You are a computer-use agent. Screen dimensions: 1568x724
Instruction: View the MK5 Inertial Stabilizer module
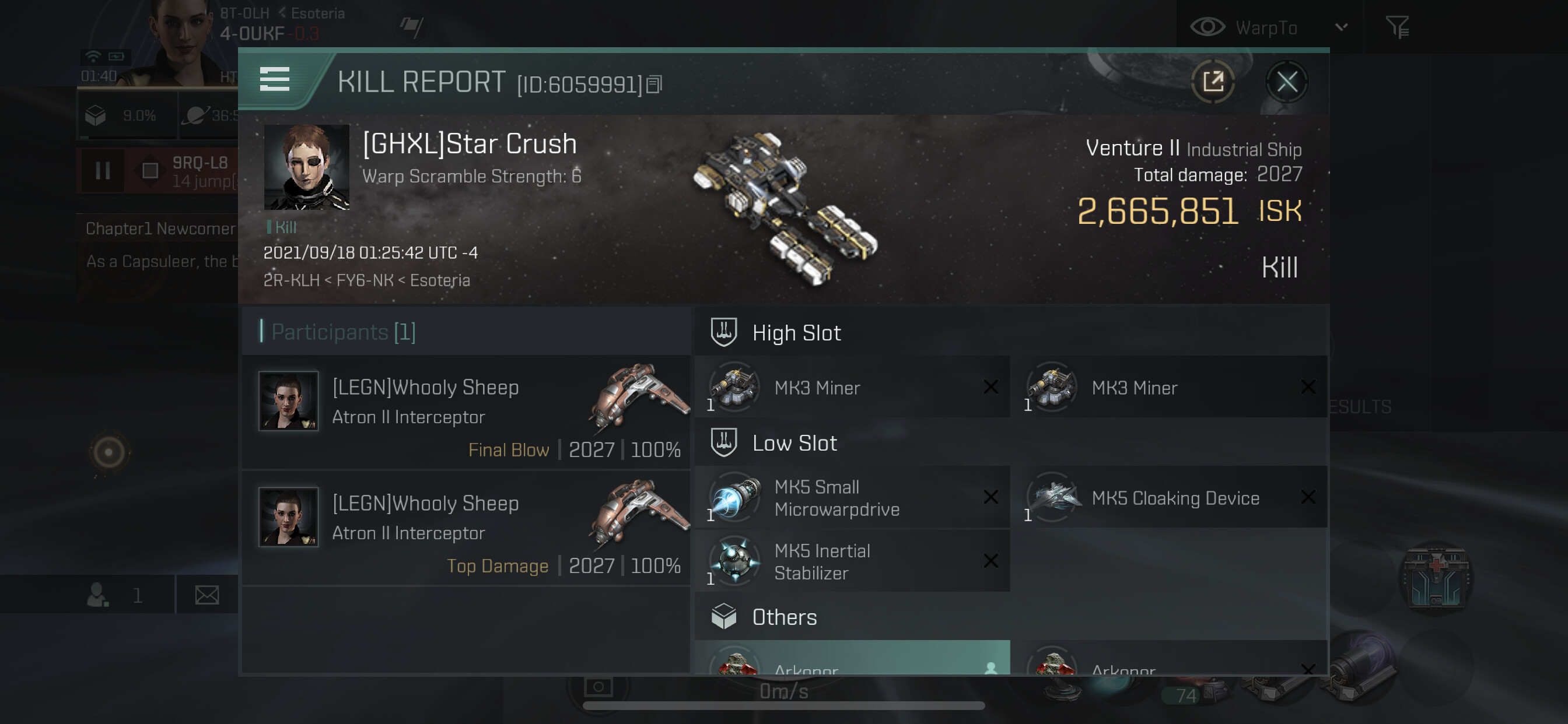tap(852, 561)
